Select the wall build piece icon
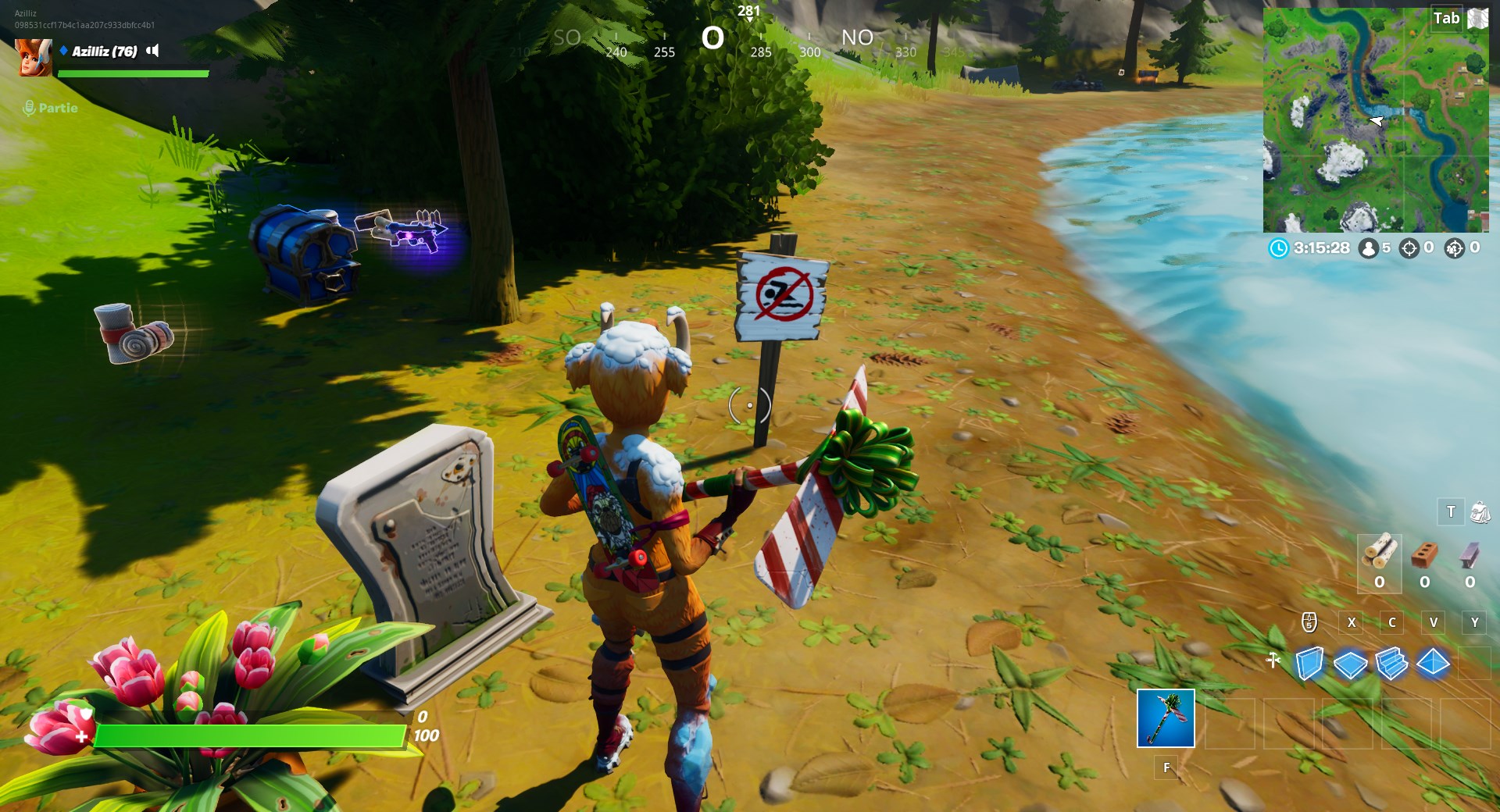 [1309, 662]
